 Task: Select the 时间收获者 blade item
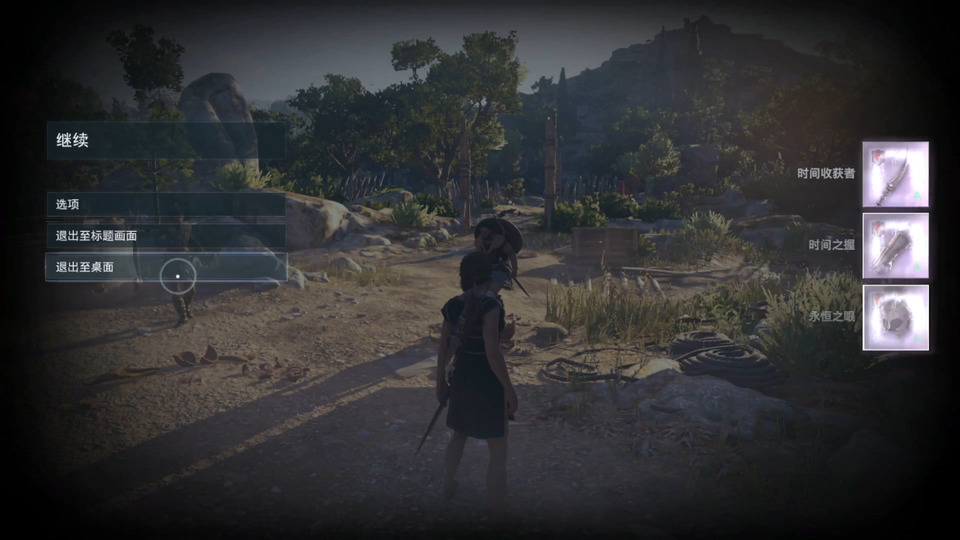(x=895, y=174)
